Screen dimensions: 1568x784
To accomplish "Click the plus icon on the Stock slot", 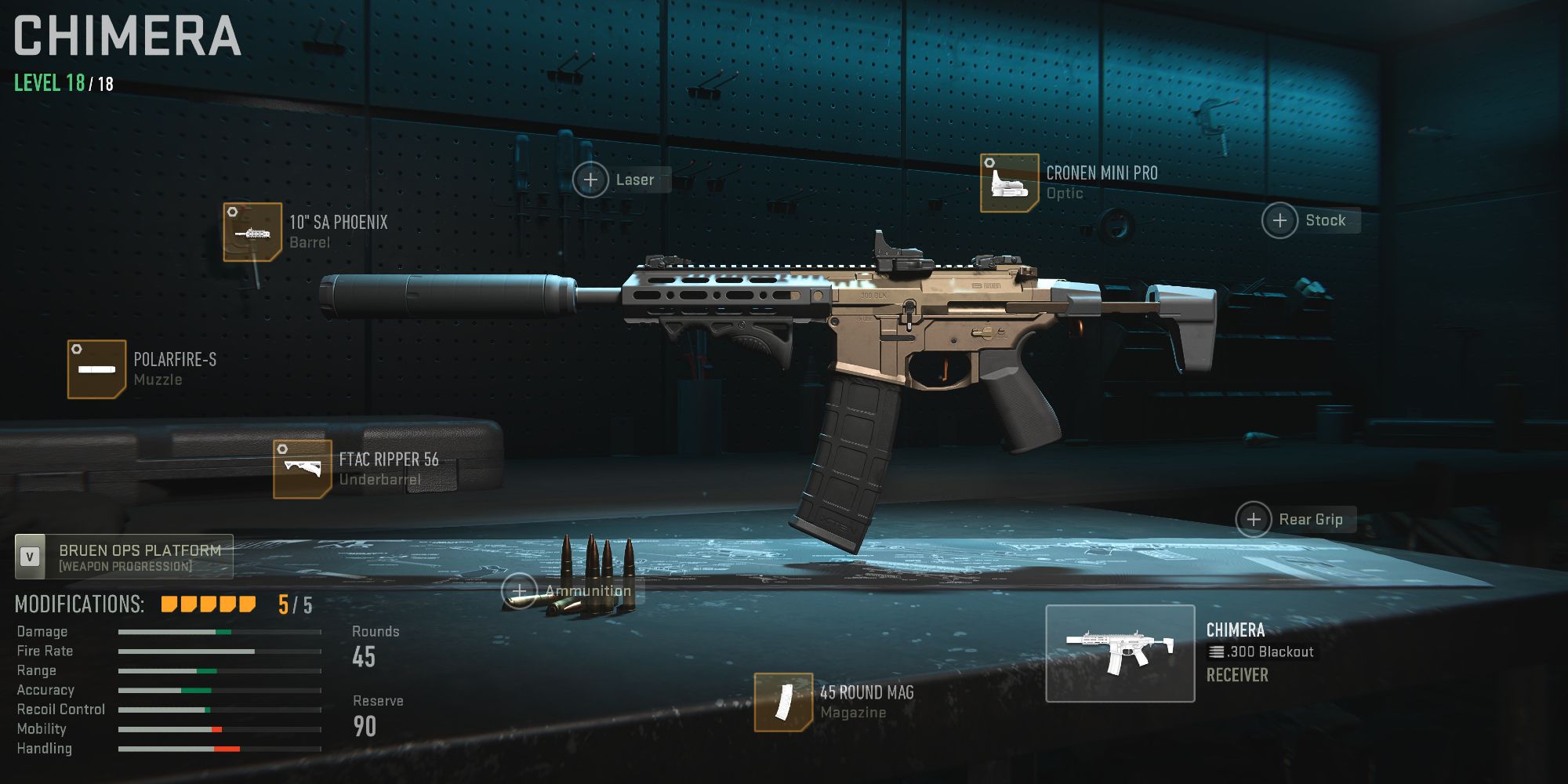I will (1280, 220).
